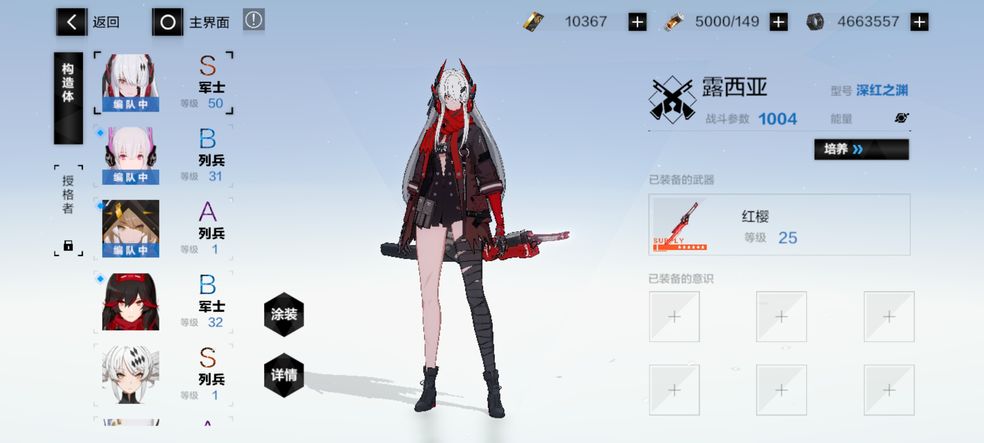
Task: Open the 涂装 coating menu
Action: coord(284,314)
